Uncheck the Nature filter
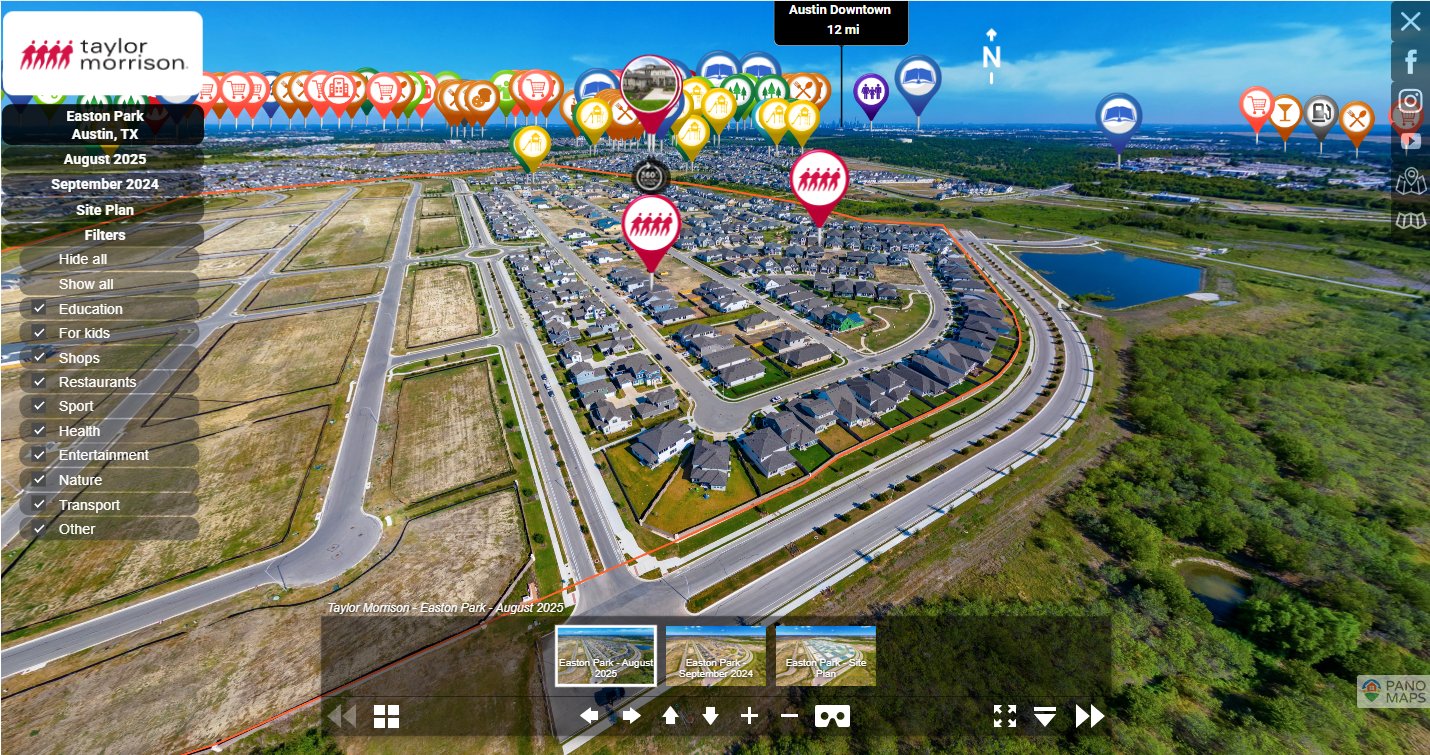This screenshot has width=1430, height=755. point(39,480)
